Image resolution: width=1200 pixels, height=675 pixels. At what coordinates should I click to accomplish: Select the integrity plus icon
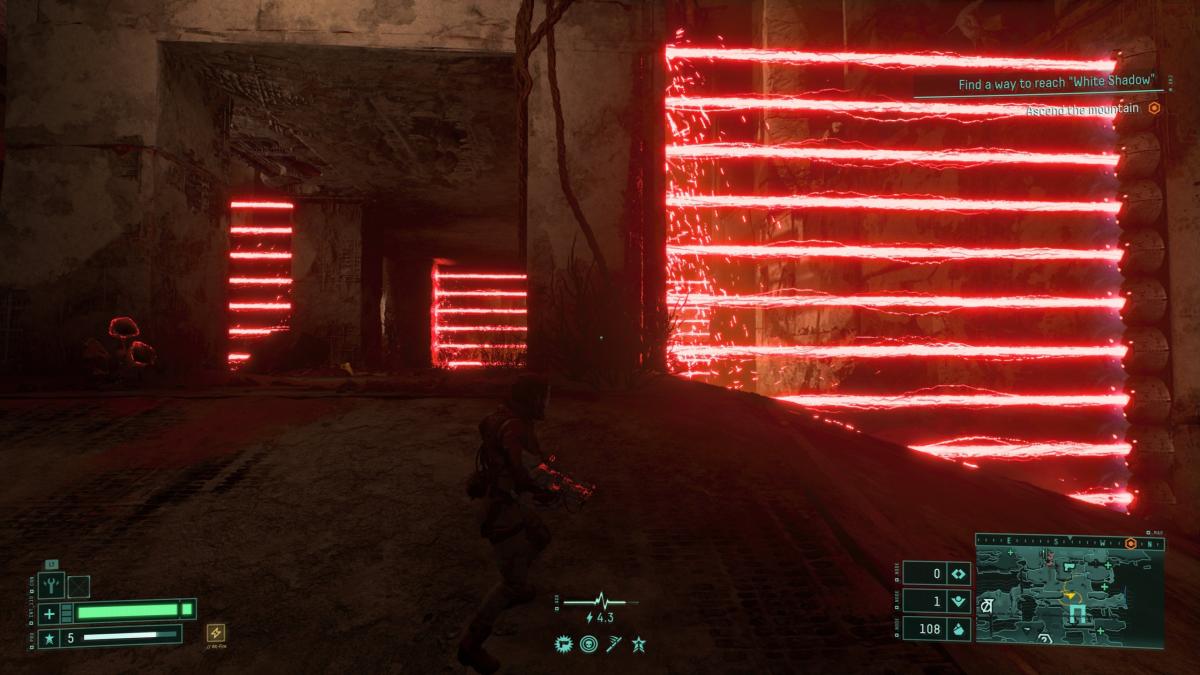(x=49, y=612)
